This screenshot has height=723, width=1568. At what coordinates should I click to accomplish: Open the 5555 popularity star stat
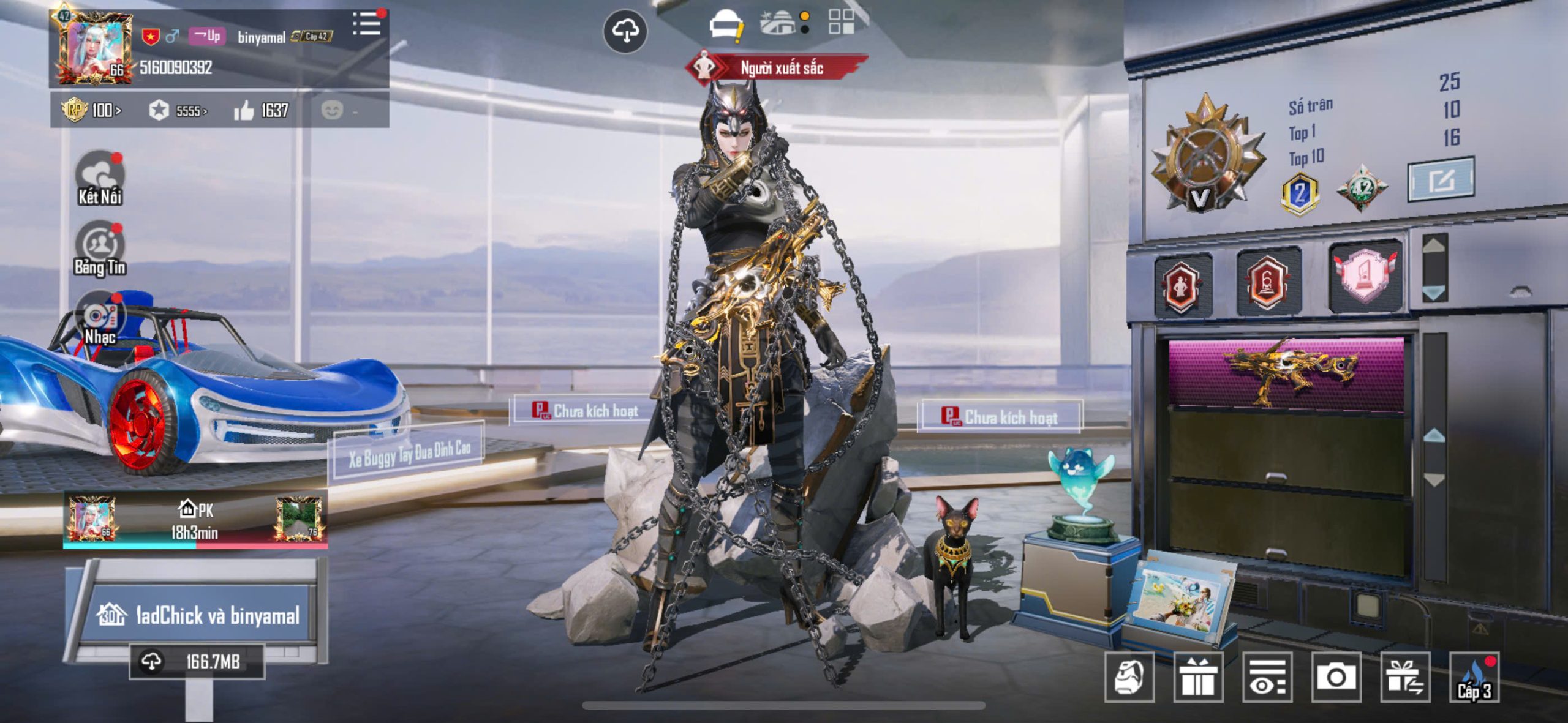(x=178, y=111)
